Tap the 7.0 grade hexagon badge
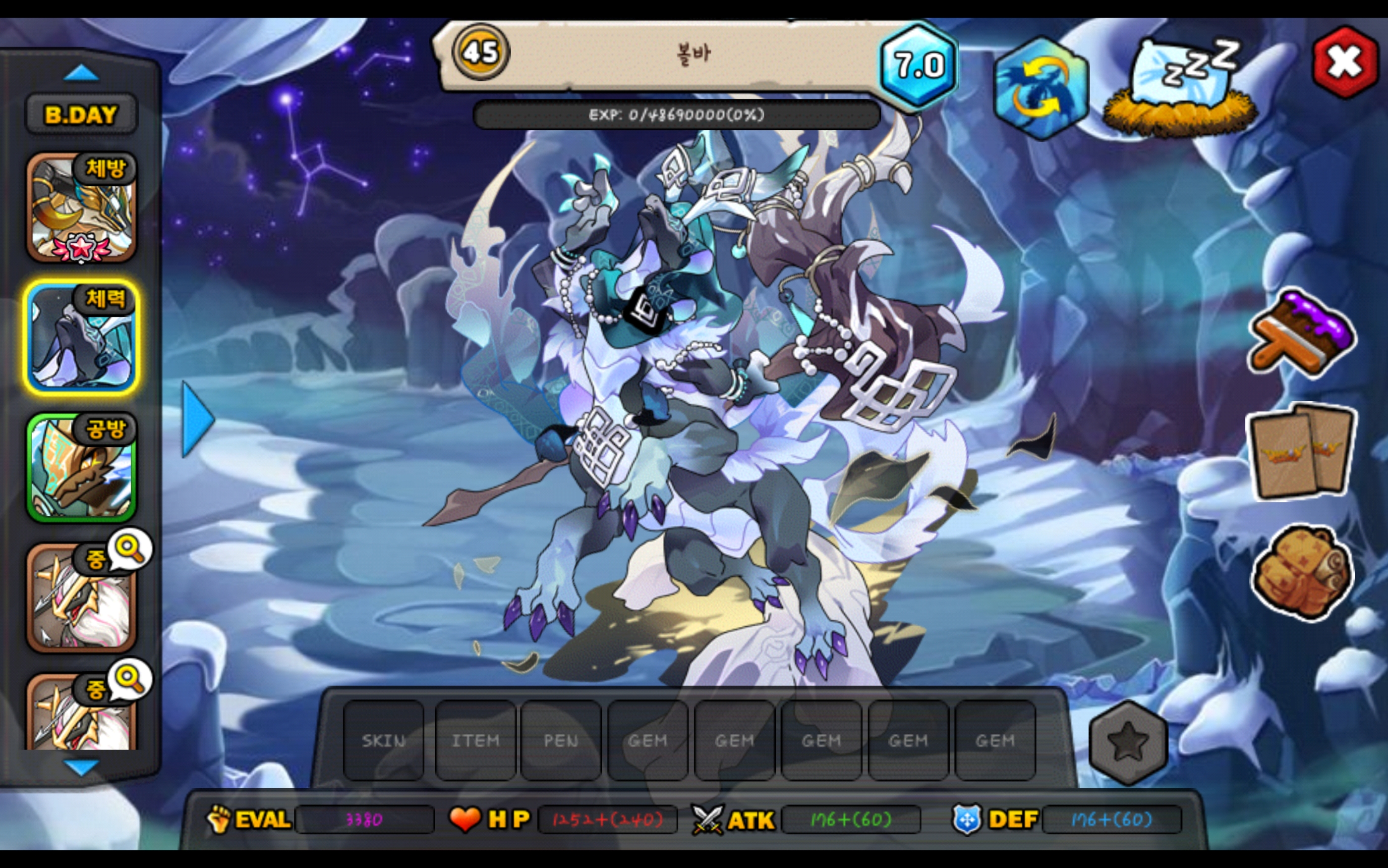Image resolution: width=1388 pixels, height=868 pixels. coord(919,65)
